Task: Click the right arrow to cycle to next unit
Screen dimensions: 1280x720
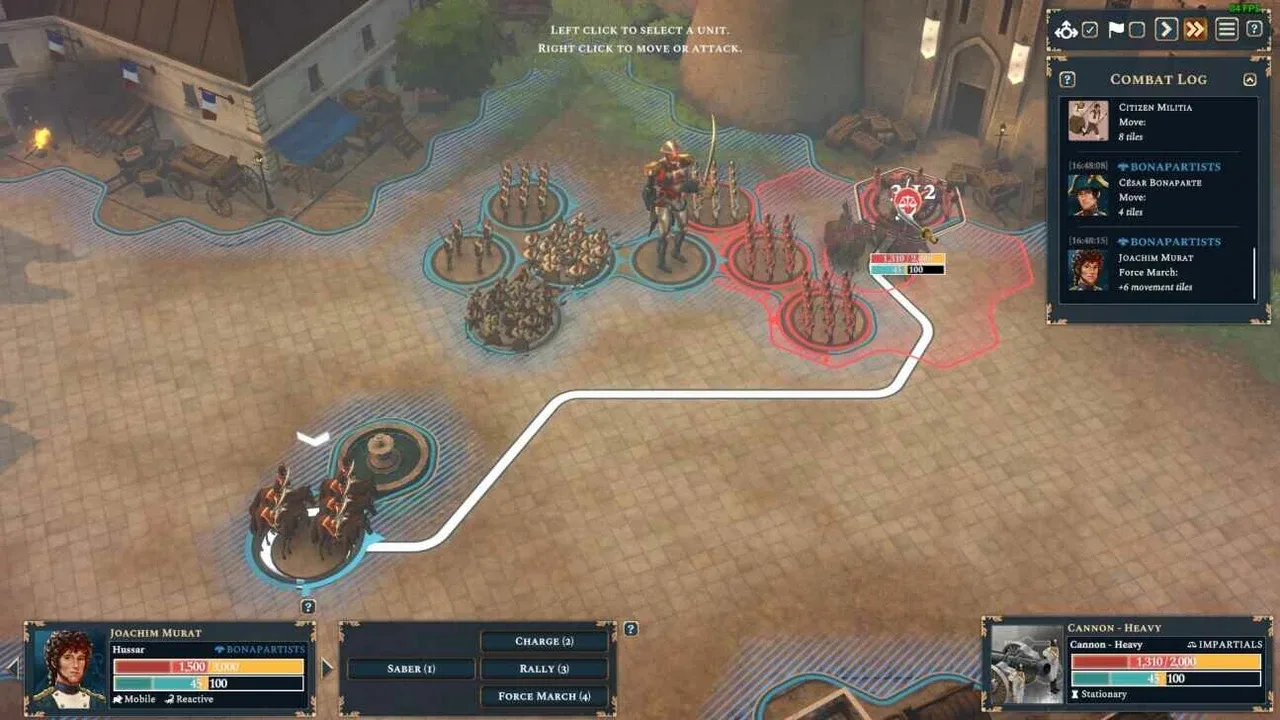Action: coord(327,666)
